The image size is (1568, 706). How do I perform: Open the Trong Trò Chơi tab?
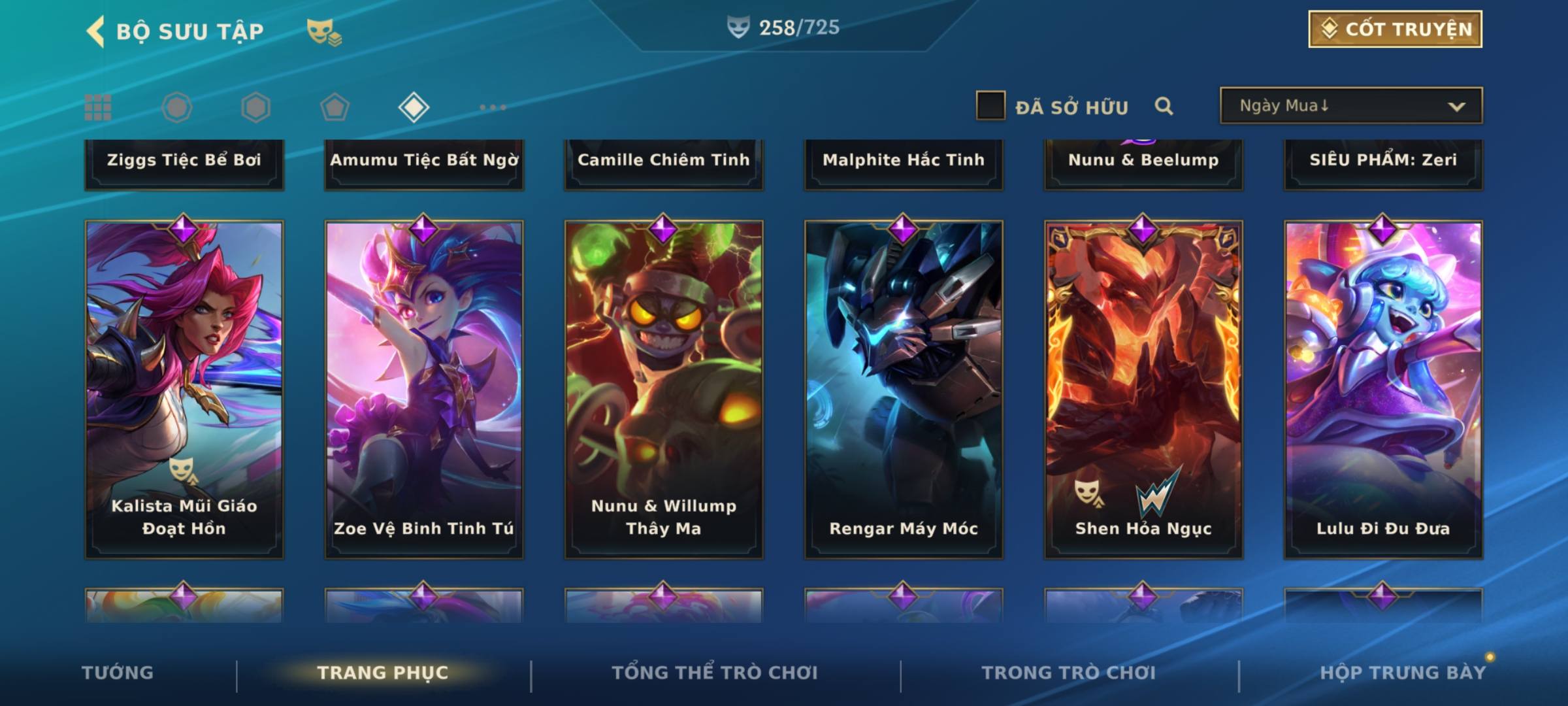1069,673
